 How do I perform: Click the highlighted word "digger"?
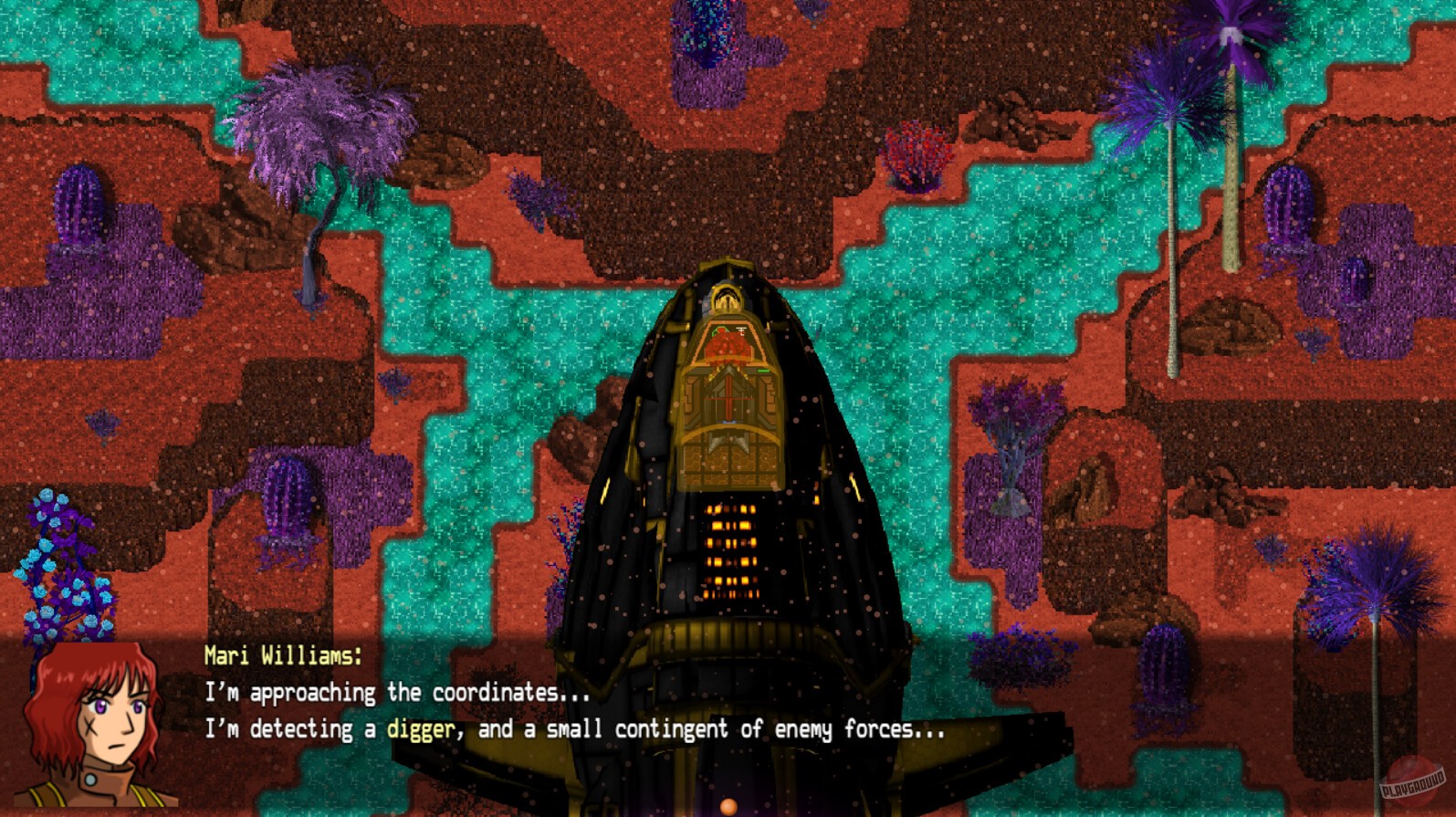422,730
